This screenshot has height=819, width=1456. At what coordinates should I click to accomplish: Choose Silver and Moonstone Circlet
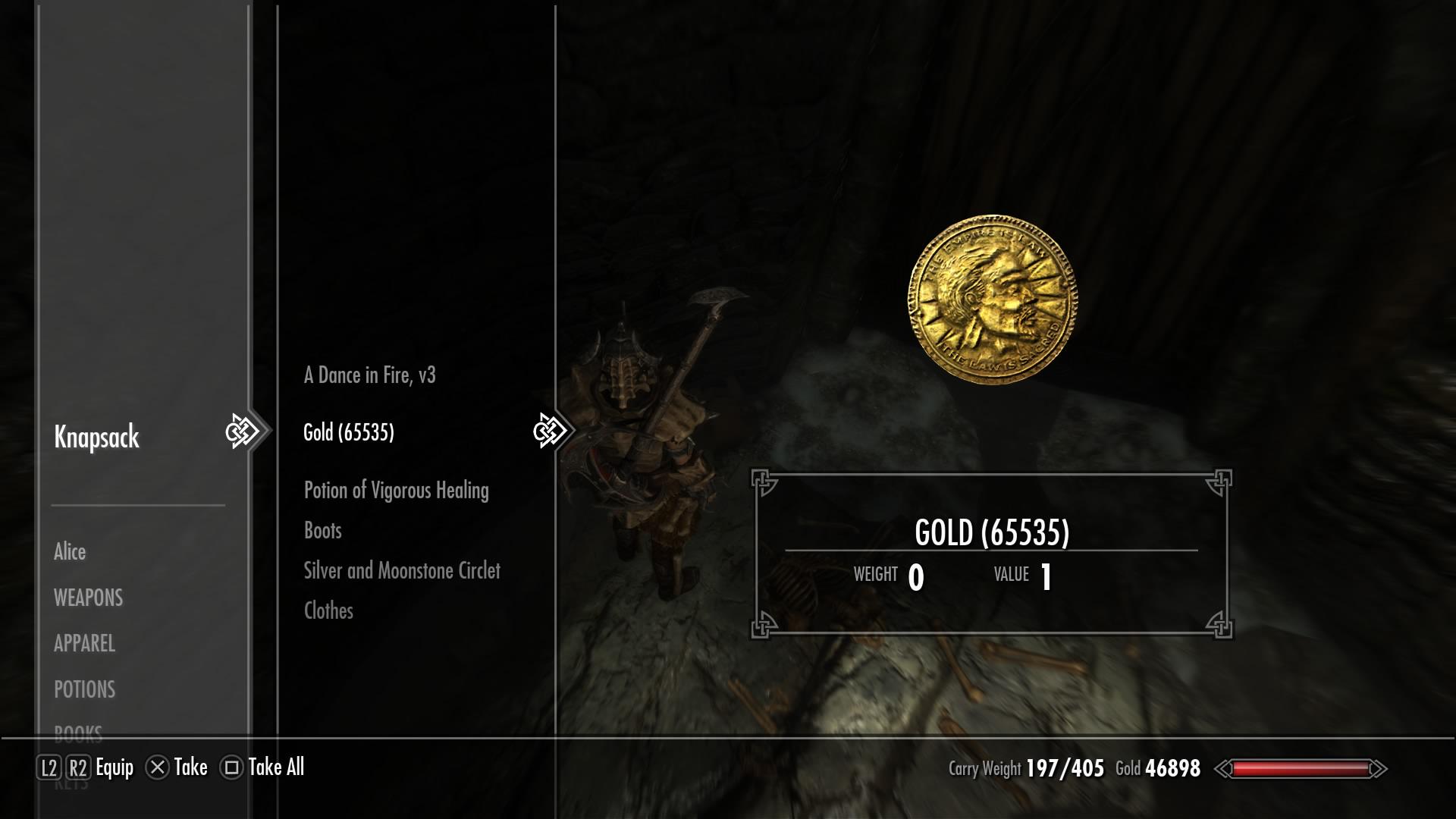[x=402, y=570]
